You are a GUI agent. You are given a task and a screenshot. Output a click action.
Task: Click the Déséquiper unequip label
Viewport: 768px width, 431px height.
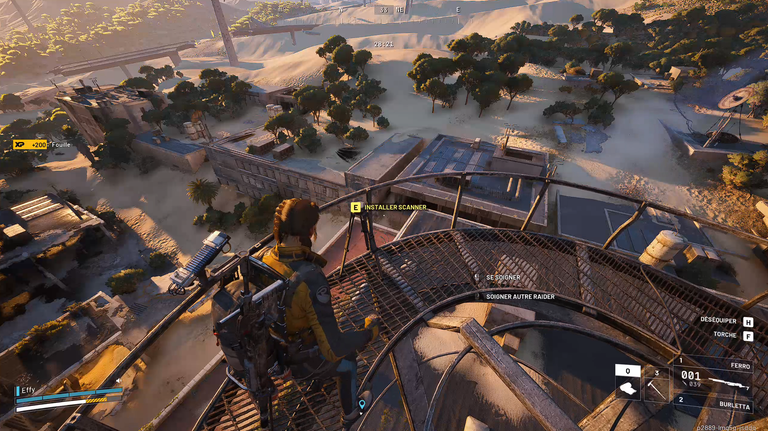click(x=717, y=321)
